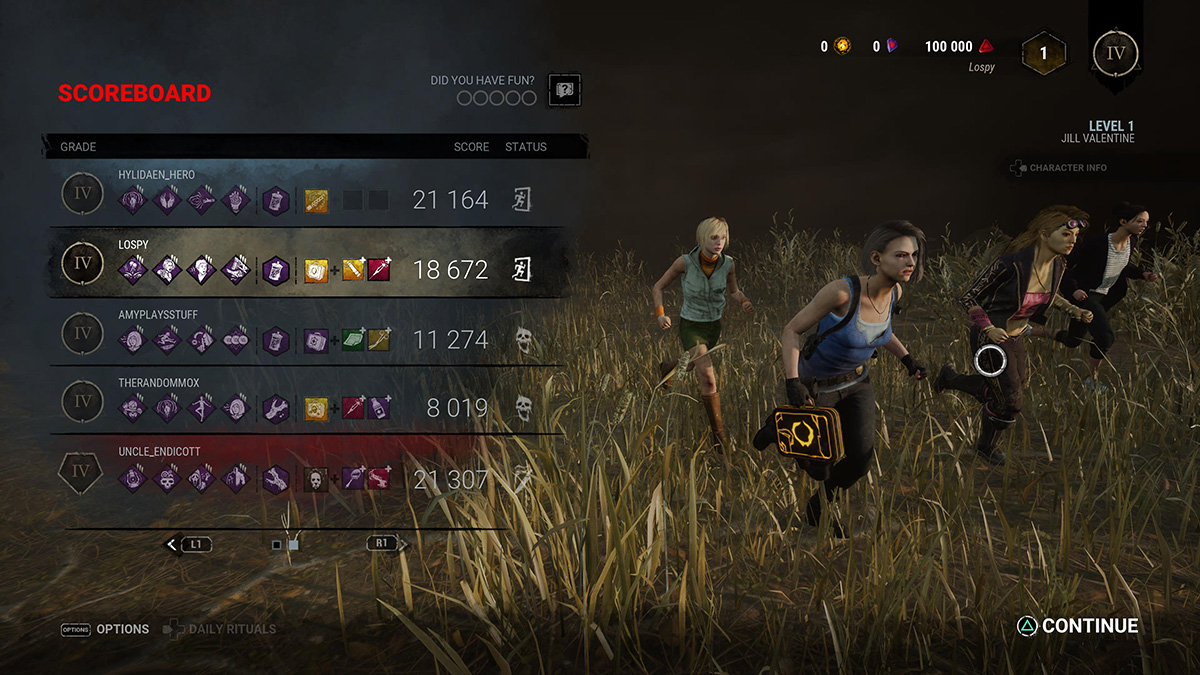Open the feedback icon beside 'Did you have fun?'
1200x675 pixels.
click(564, 89)
